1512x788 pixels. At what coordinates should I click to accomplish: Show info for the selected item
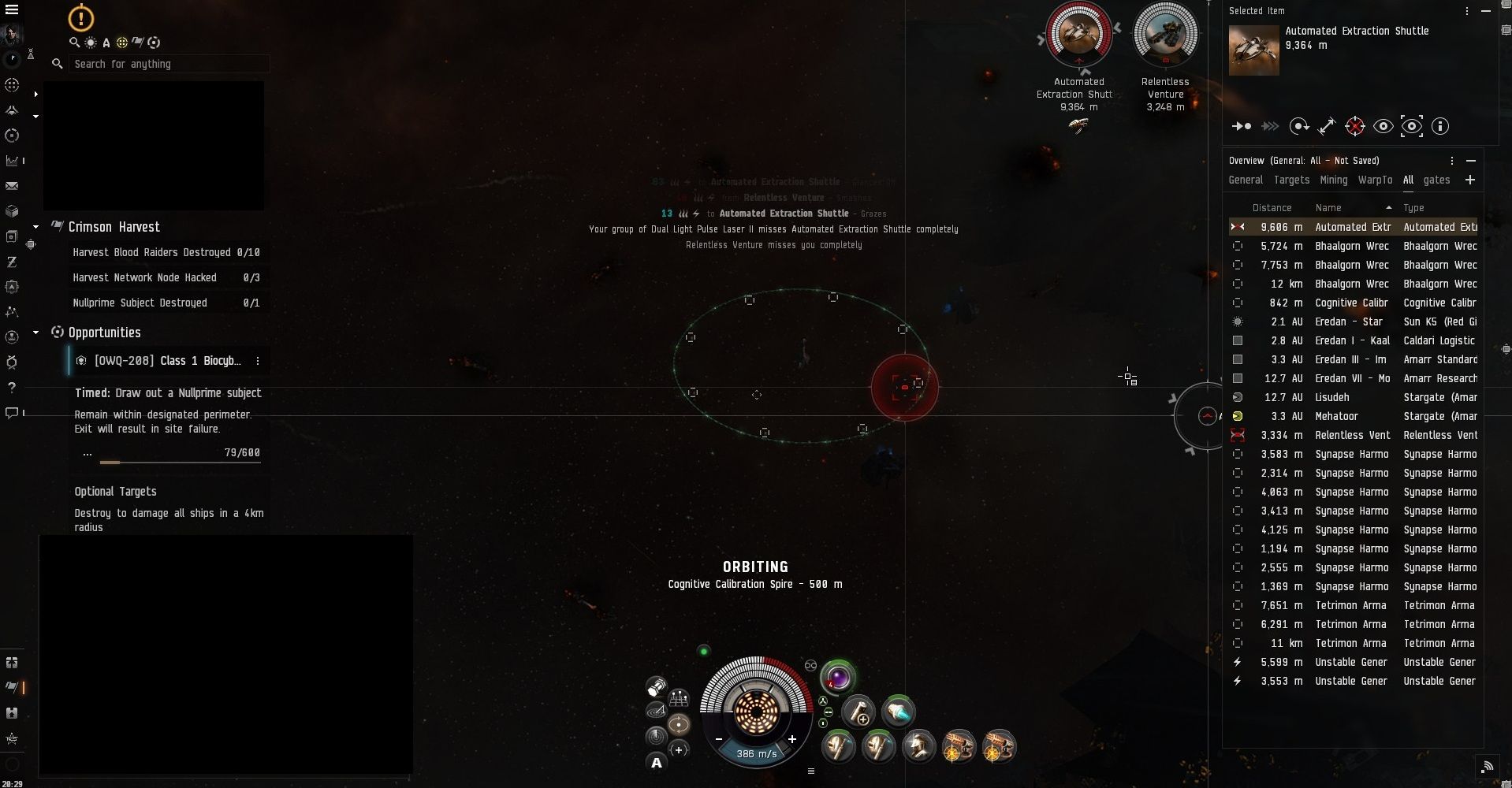pos(1440,126)
